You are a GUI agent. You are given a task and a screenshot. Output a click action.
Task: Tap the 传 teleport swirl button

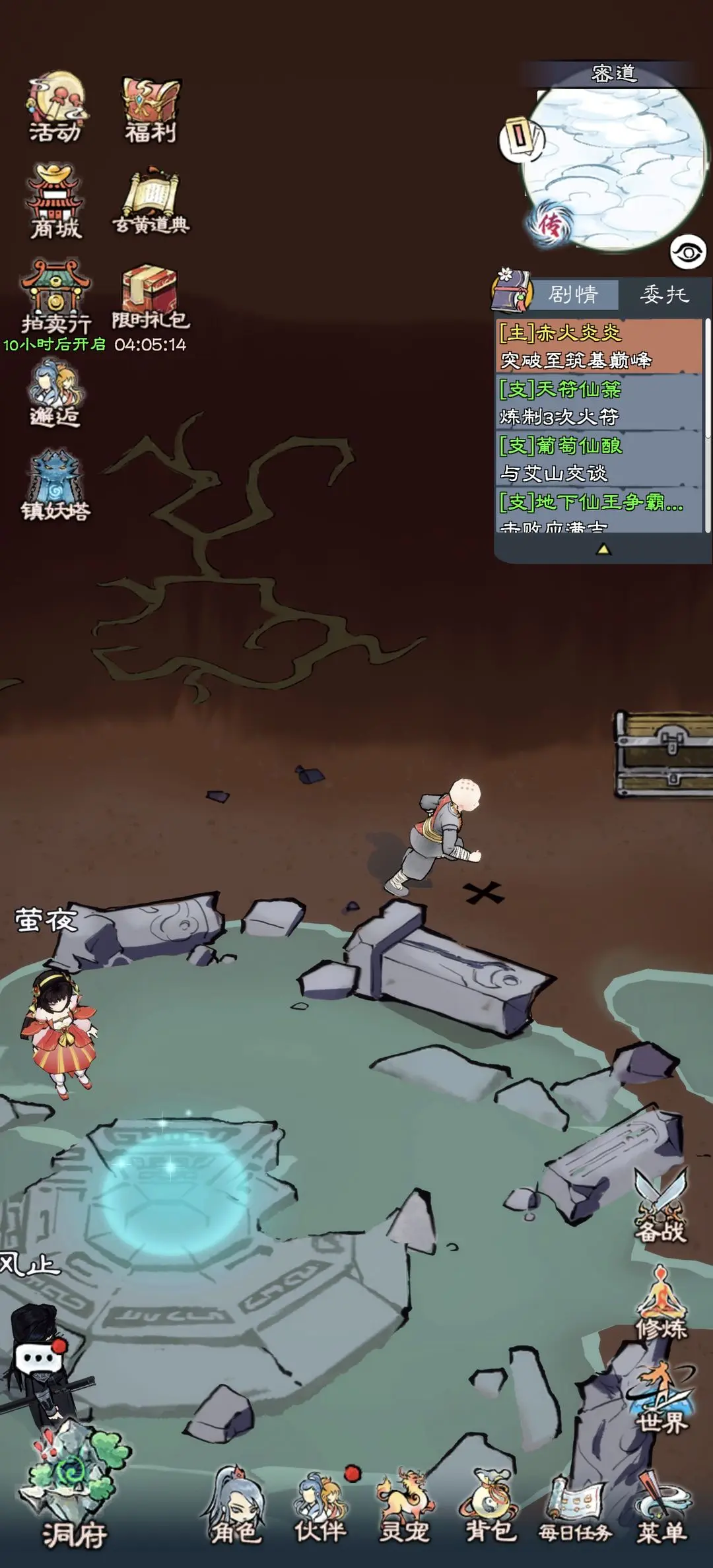(x=548, y=224)
